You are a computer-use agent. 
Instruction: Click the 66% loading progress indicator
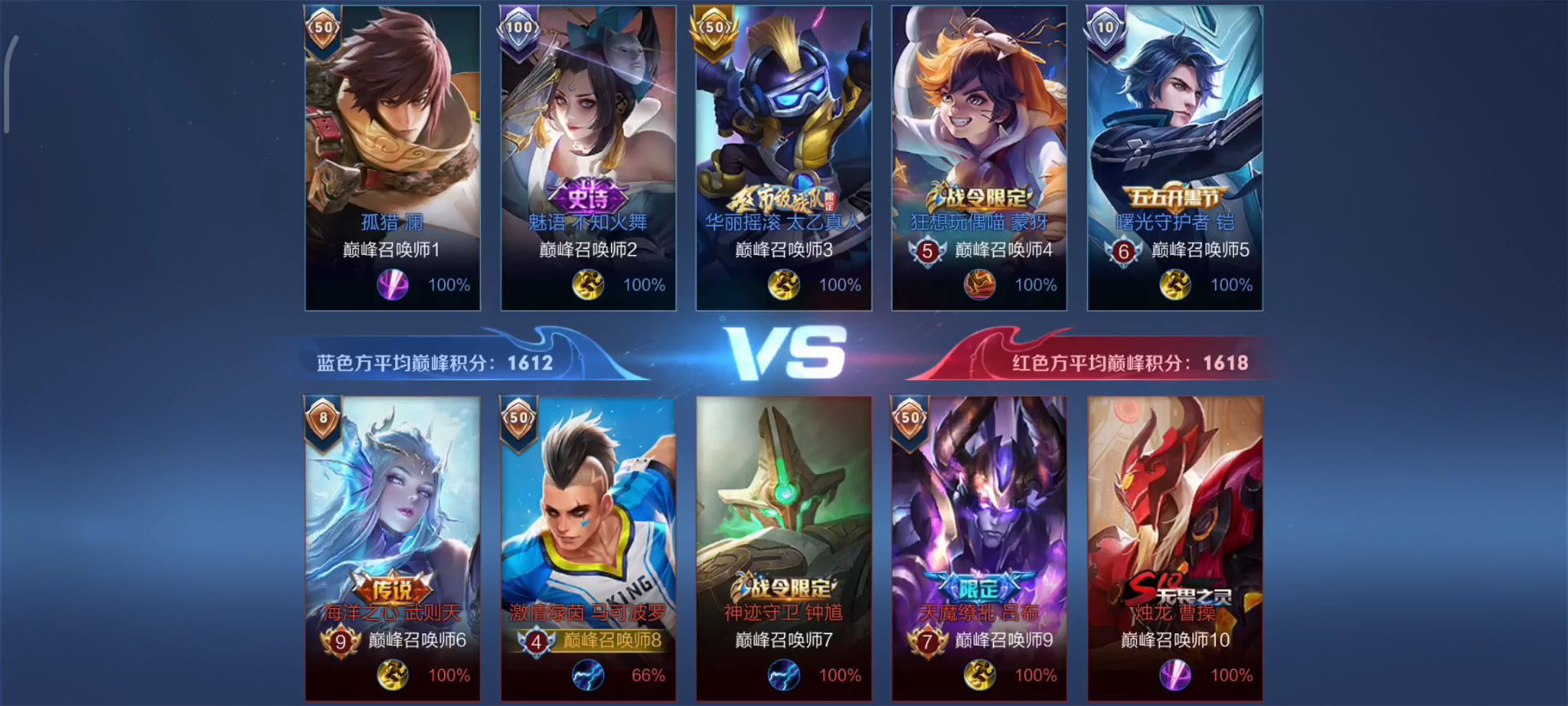coord(648,675)
